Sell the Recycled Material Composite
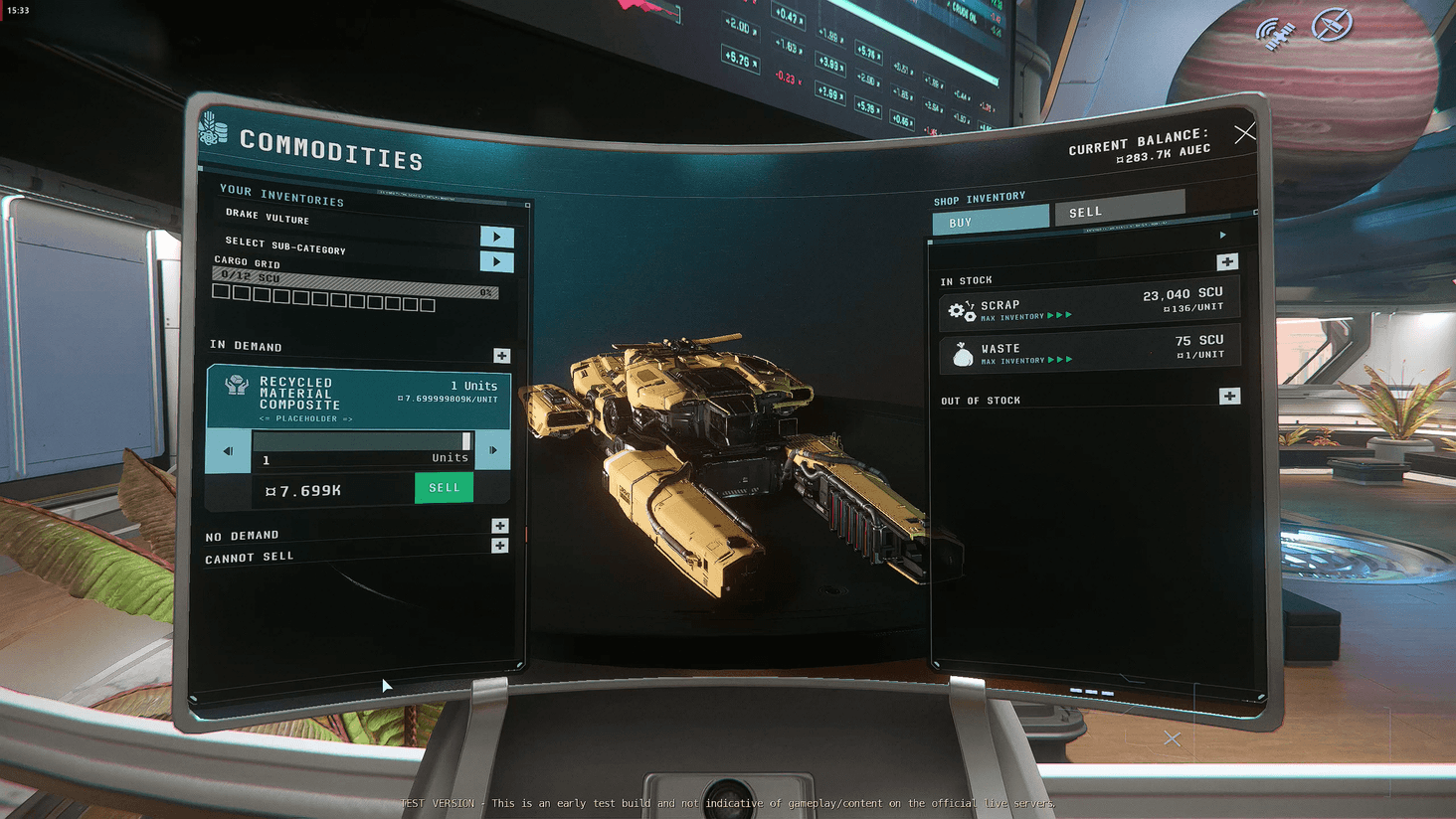The width and height of the screenshot is (1456, 819). click(444, 488)
